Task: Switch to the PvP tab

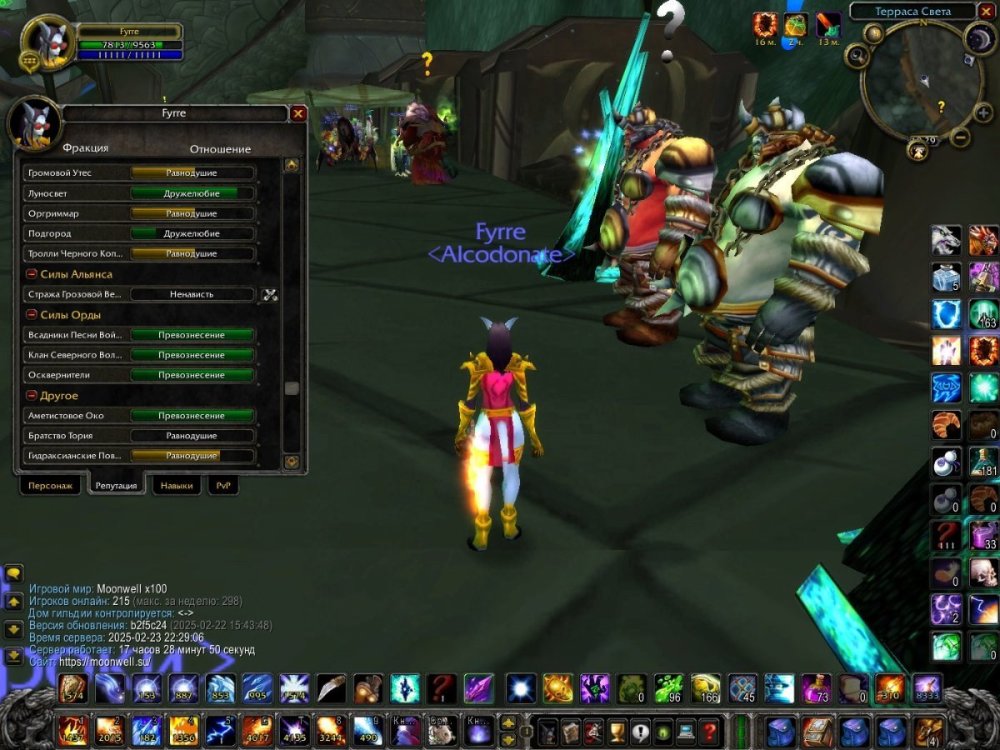Action: point(222,485)
